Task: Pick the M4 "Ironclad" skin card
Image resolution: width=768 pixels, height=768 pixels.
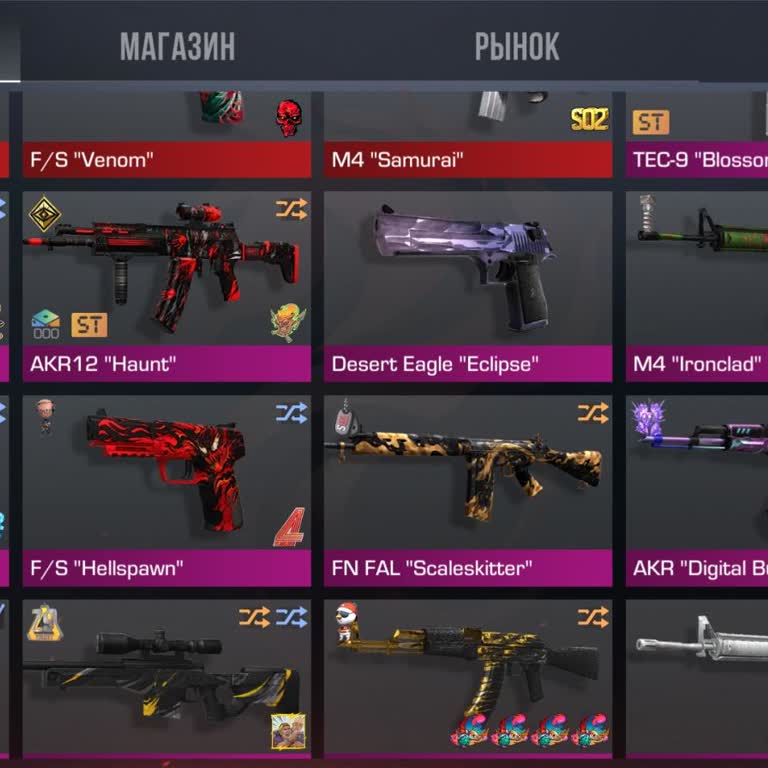Action: [697, 285]
